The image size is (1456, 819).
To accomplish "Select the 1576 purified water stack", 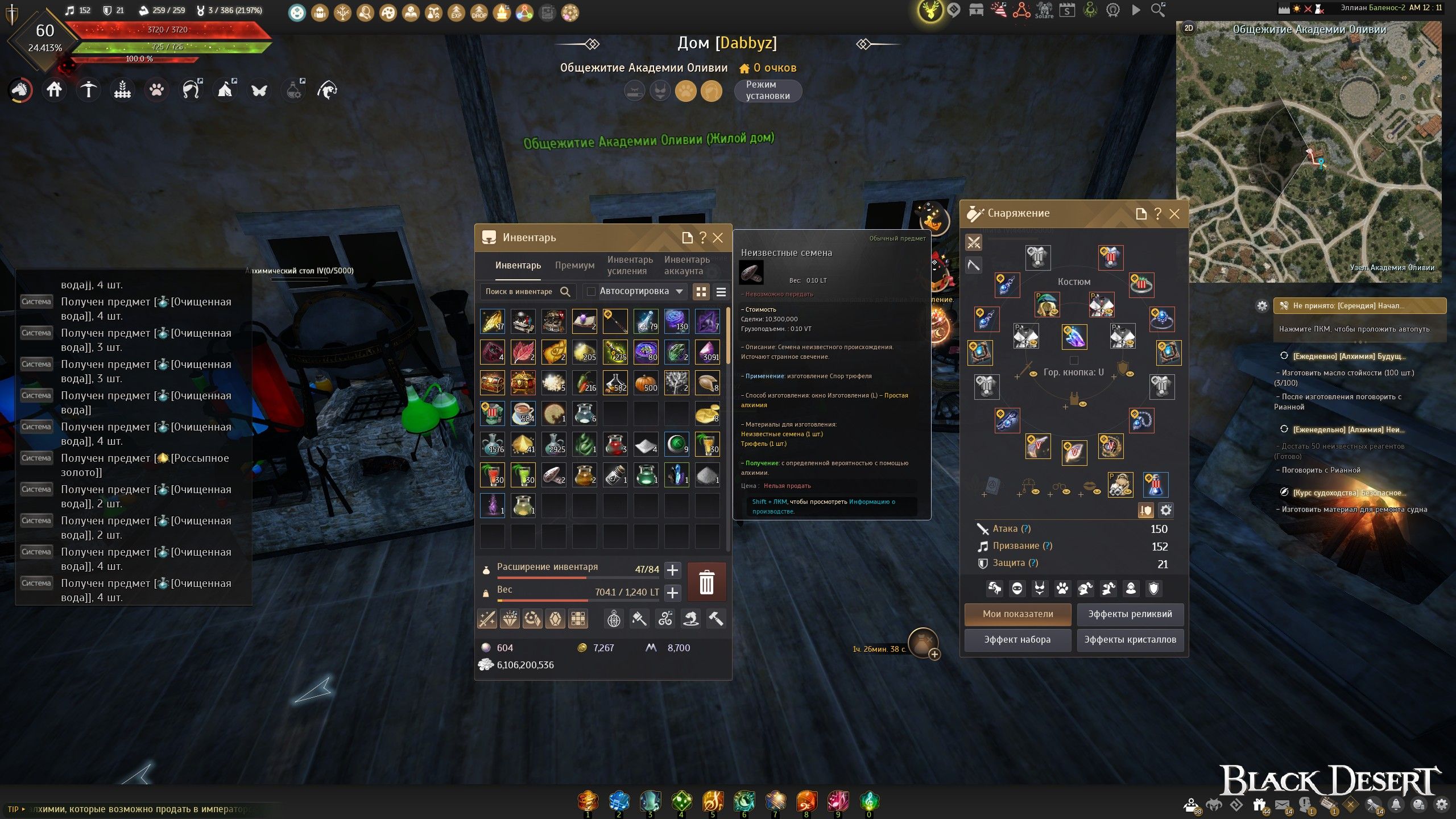I will coord(493,444).
